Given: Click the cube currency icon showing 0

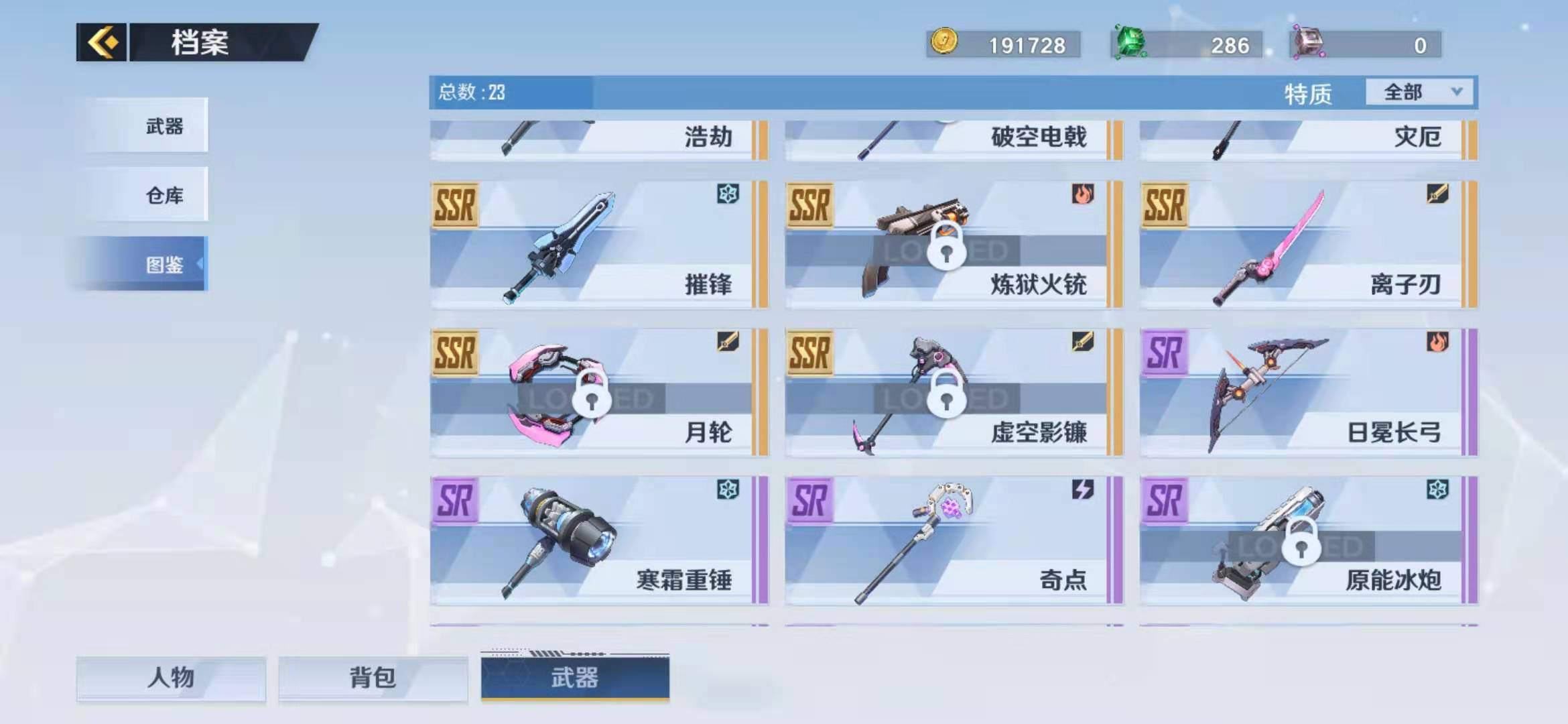Looking at the screenshot, I should coord(1311,43).
